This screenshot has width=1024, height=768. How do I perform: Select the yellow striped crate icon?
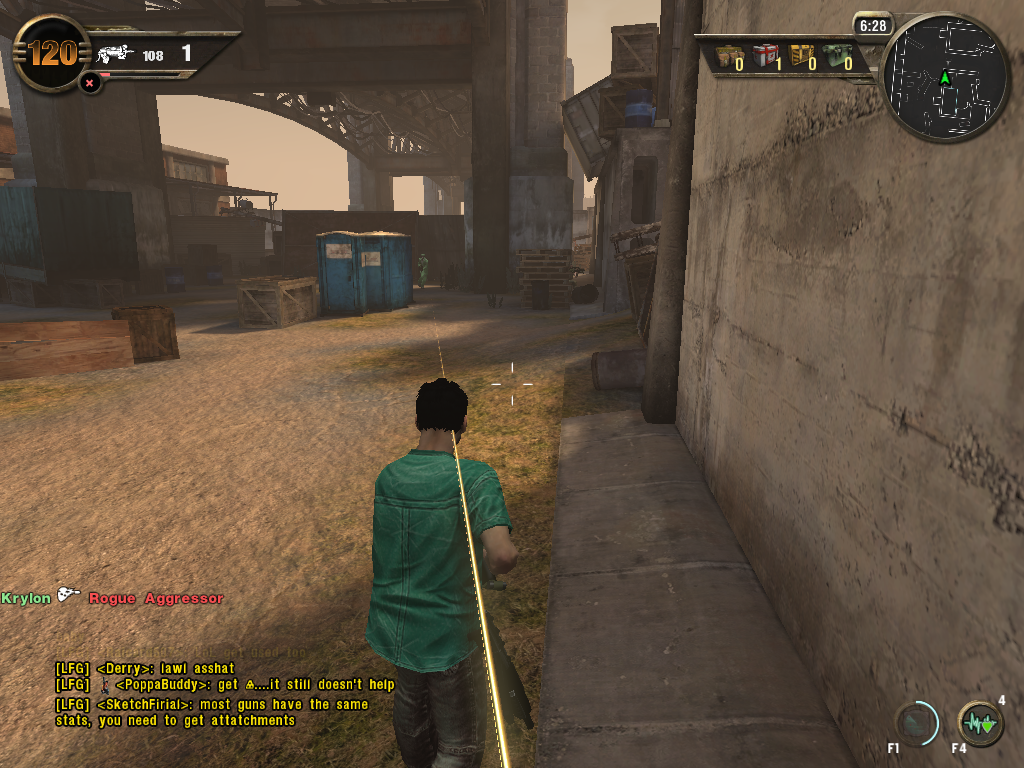click(x=801, y=55)
